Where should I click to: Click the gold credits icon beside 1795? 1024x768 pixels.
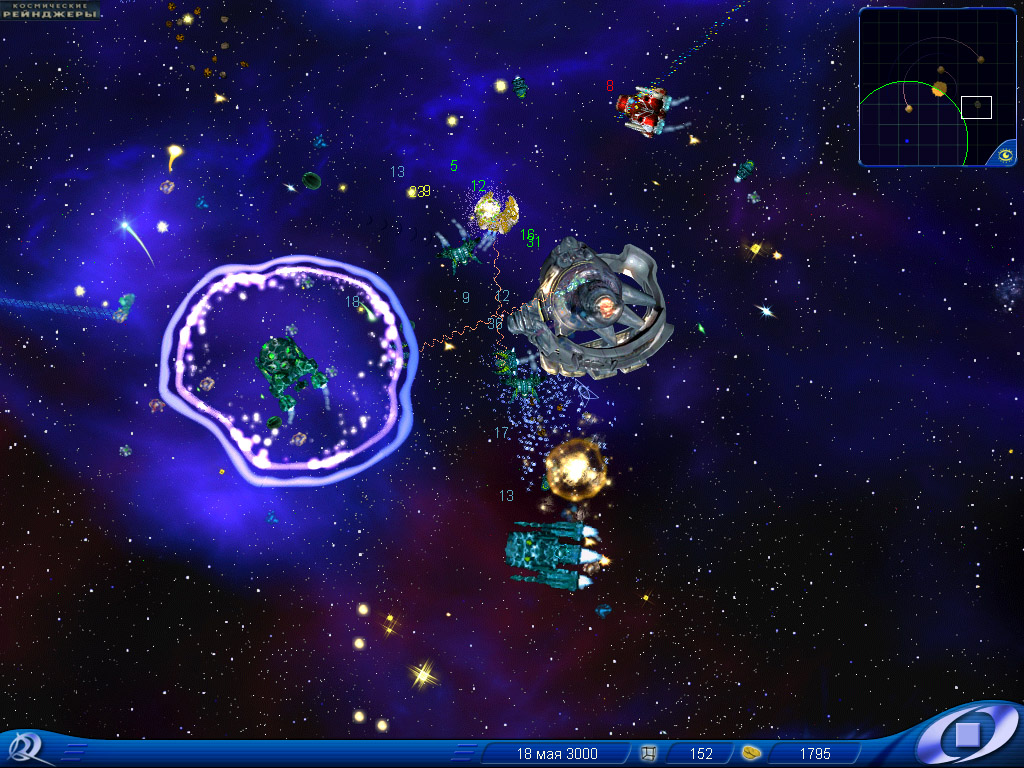752,753
